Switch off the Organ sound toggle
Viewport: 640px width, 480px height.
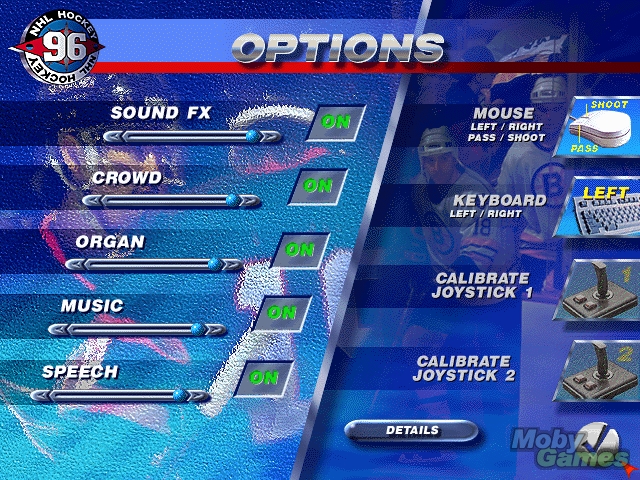tap(299, 249)
